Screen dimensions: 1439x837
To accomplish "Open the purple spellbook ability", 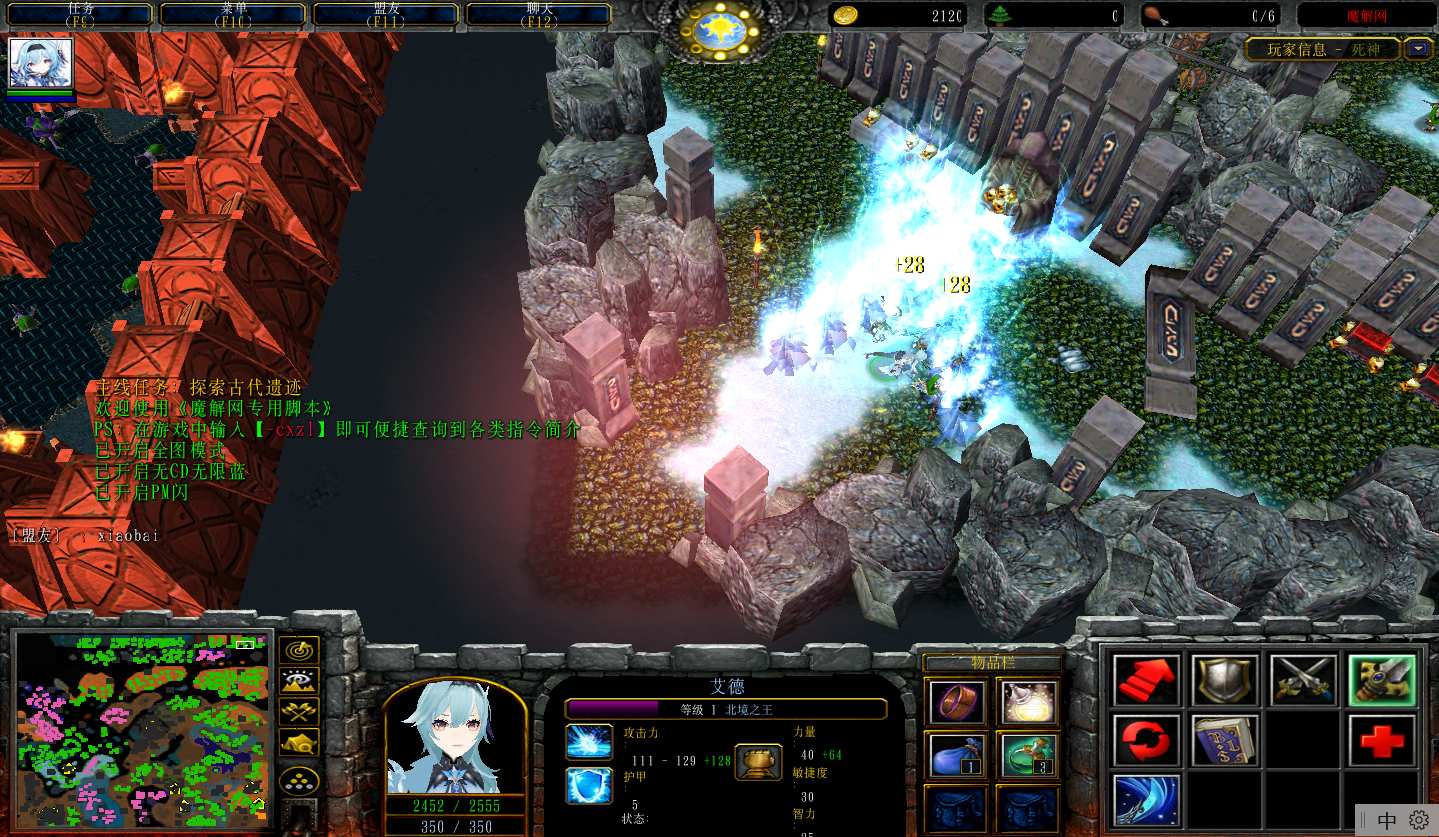I will 1225,740.
